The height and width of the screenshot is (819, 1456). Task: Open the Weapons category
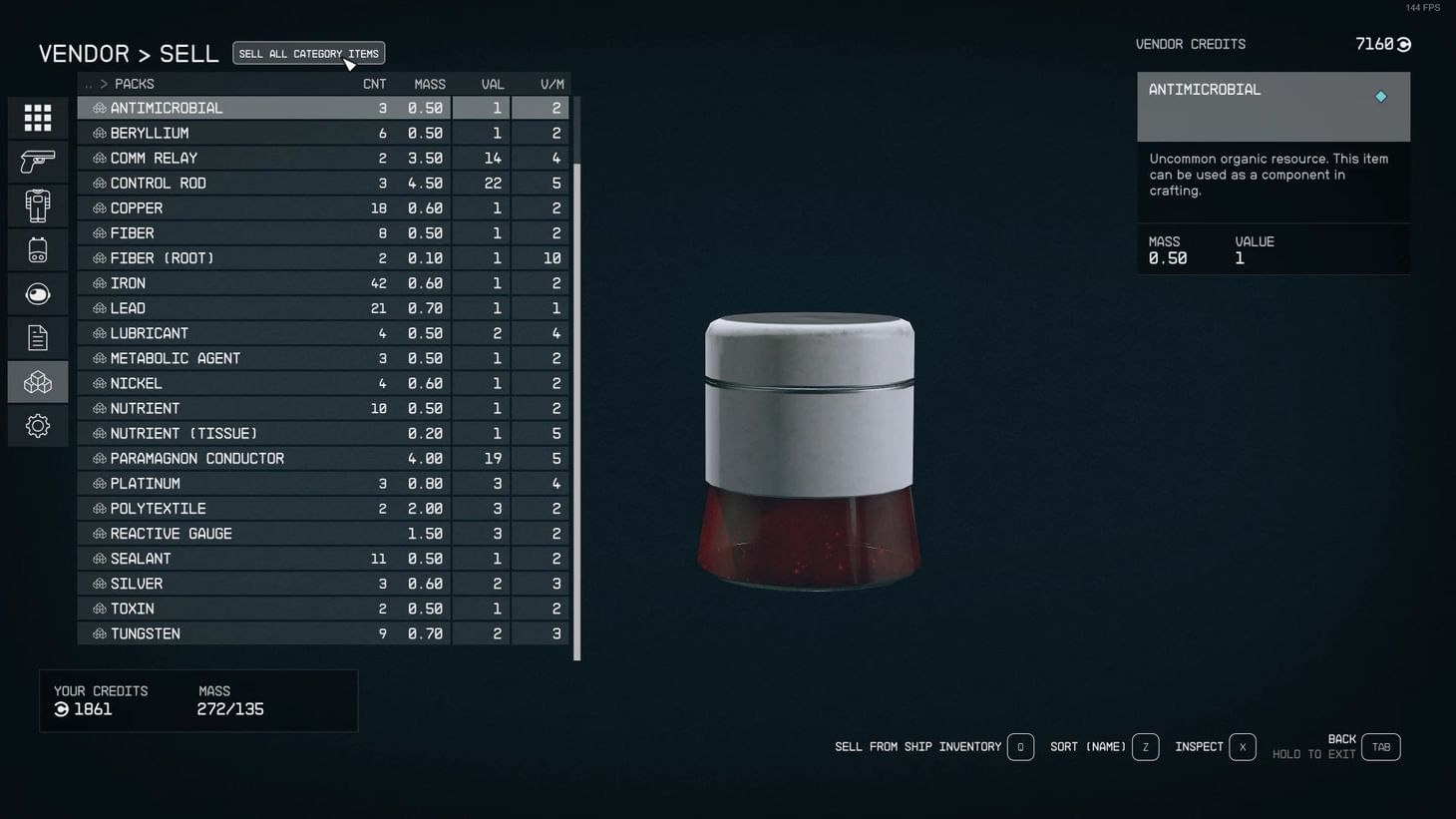(37, 161)
